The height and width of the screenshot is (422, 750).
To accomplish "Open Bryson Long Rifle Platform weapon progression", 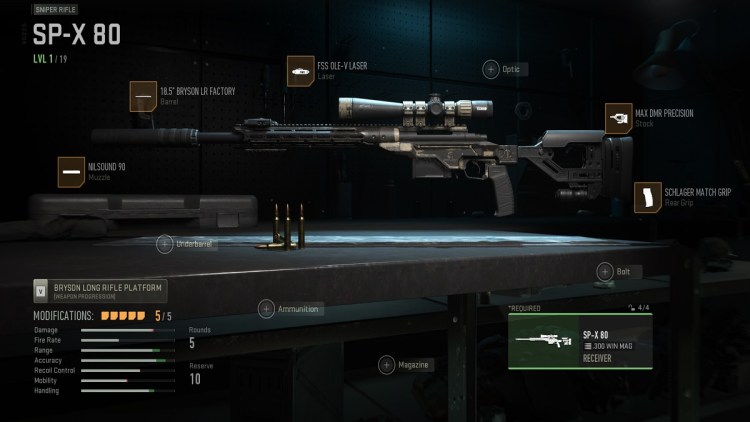I will pyautogui.click(x=100, y=291).
